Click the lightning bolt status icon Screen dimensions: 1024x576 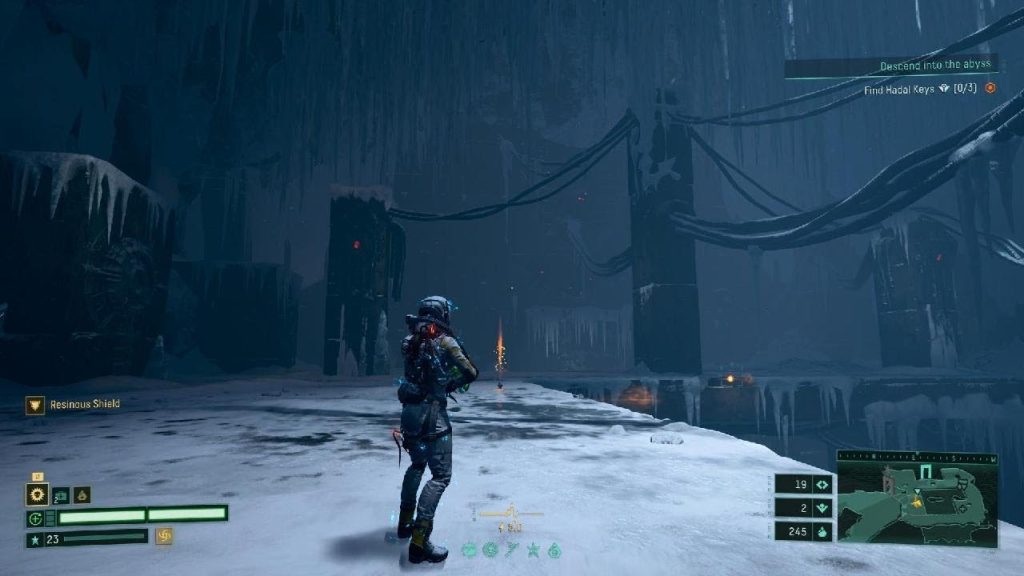512,550
